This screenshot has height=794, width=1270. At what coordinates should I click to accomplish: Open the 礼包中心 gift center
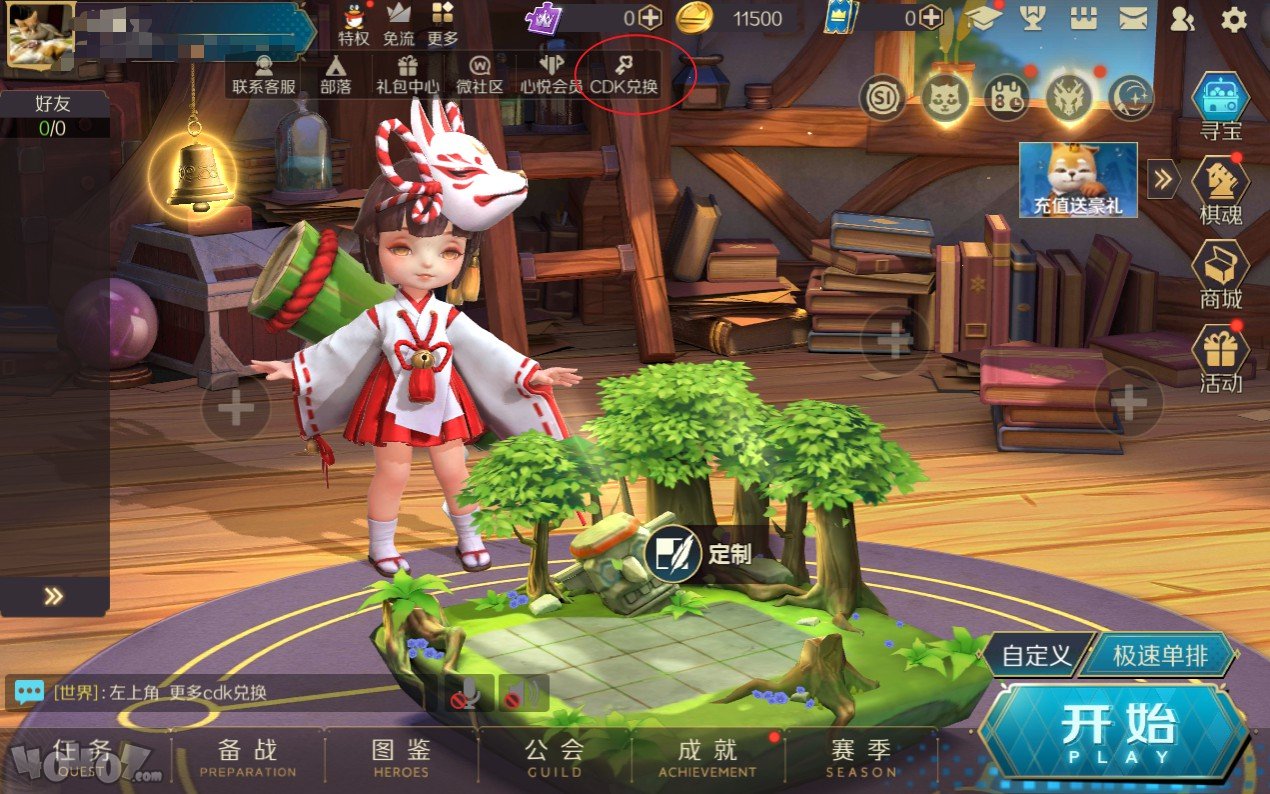click(407, 75)
